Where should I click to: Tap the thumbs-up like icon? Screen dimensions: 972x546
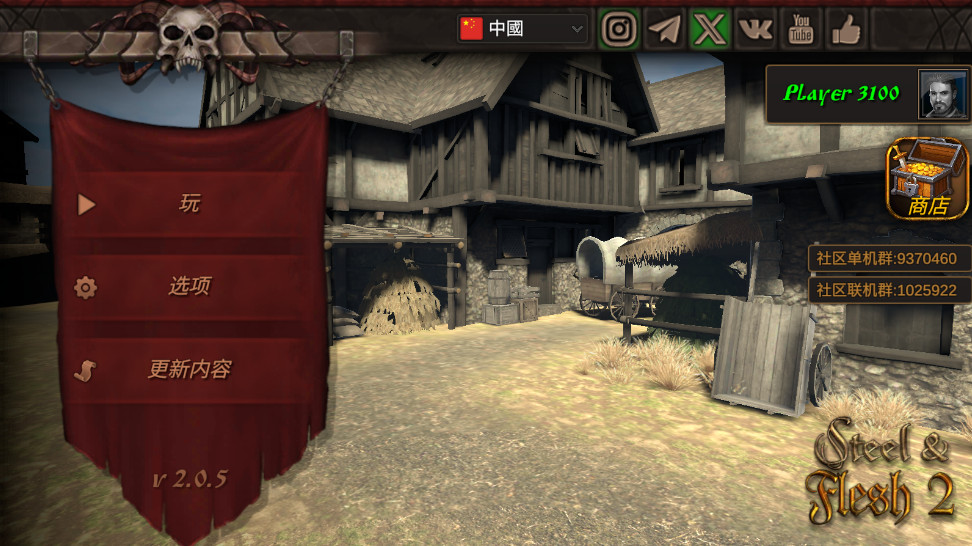click(846, 29)
